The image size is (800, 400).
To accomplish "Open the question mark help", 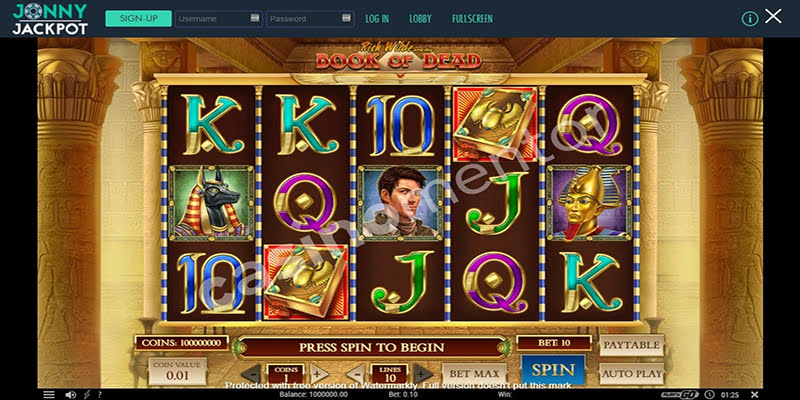I will pos(99,394).
